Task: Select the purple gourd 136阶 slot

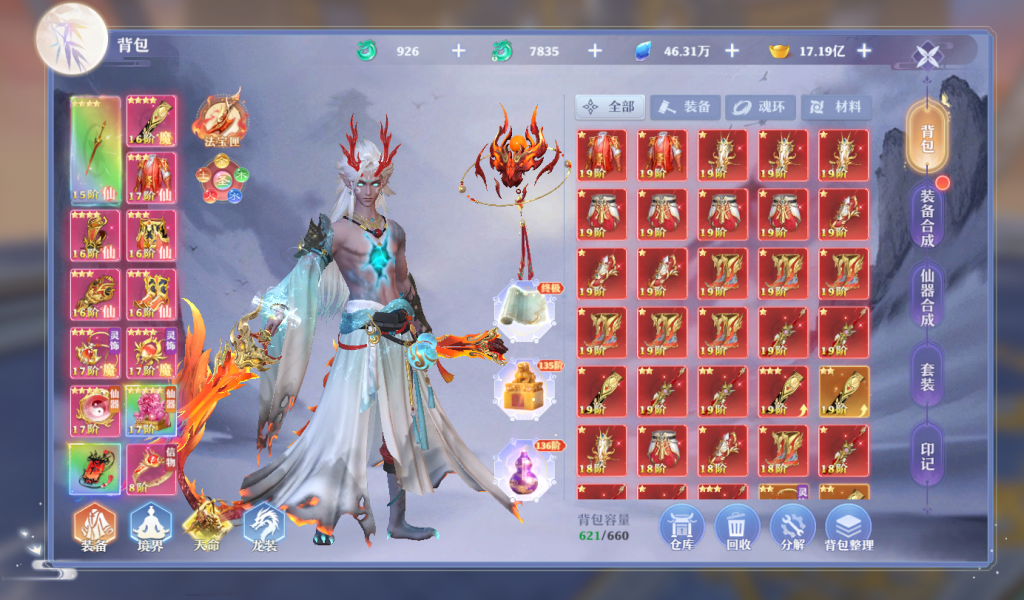Action: [524, 469]
